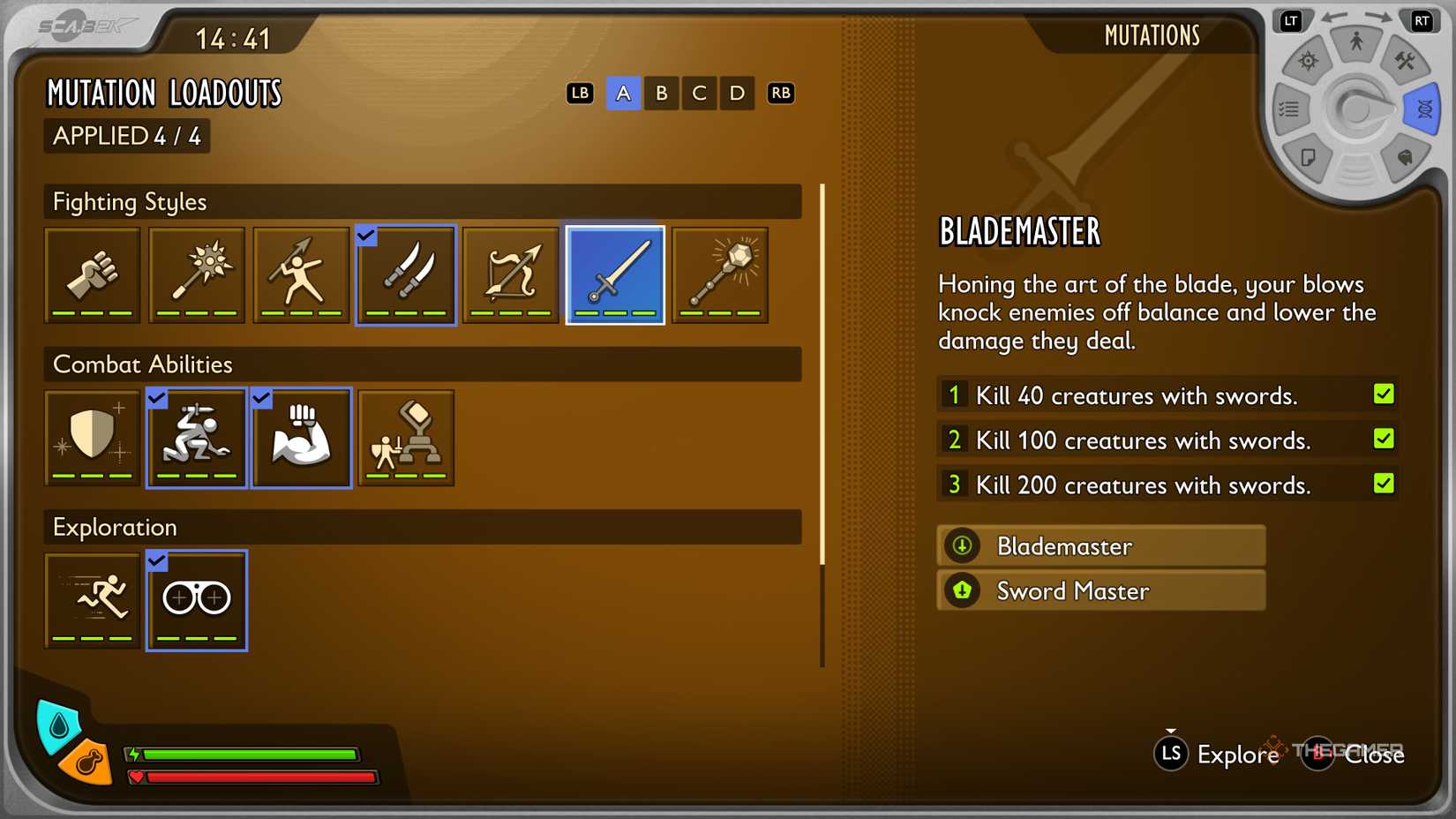Image resolution: width=1456 pixels, height=819 pixels.
Task: Uncheck the sneaking combat ability
Action: tap(196, 437)
